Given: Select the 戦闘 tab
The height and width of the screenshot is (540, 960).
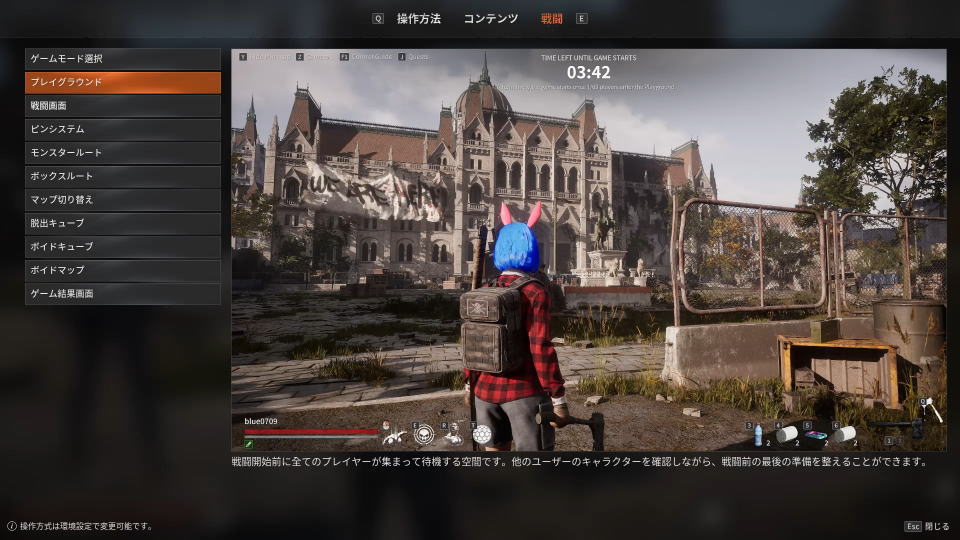Looking at the screenshot, I should 551,18.
